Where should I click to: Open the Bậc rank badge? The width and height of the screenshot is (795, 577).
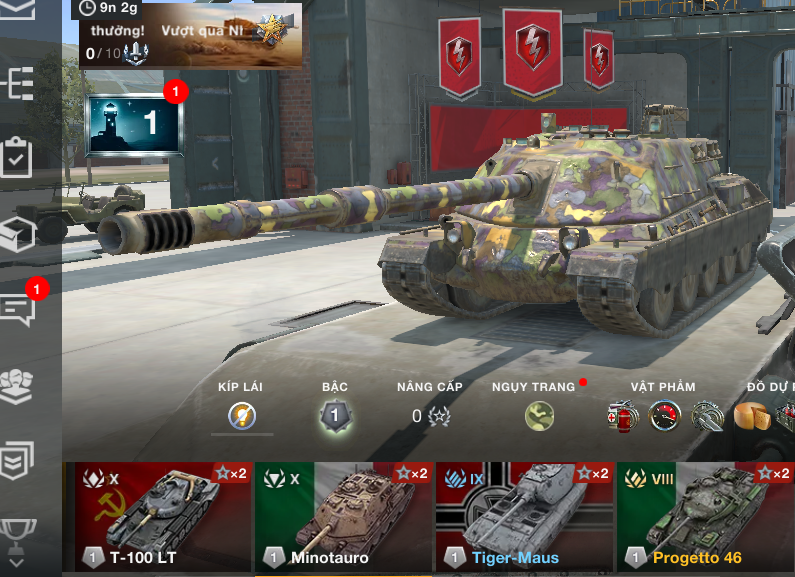[335, 415]
